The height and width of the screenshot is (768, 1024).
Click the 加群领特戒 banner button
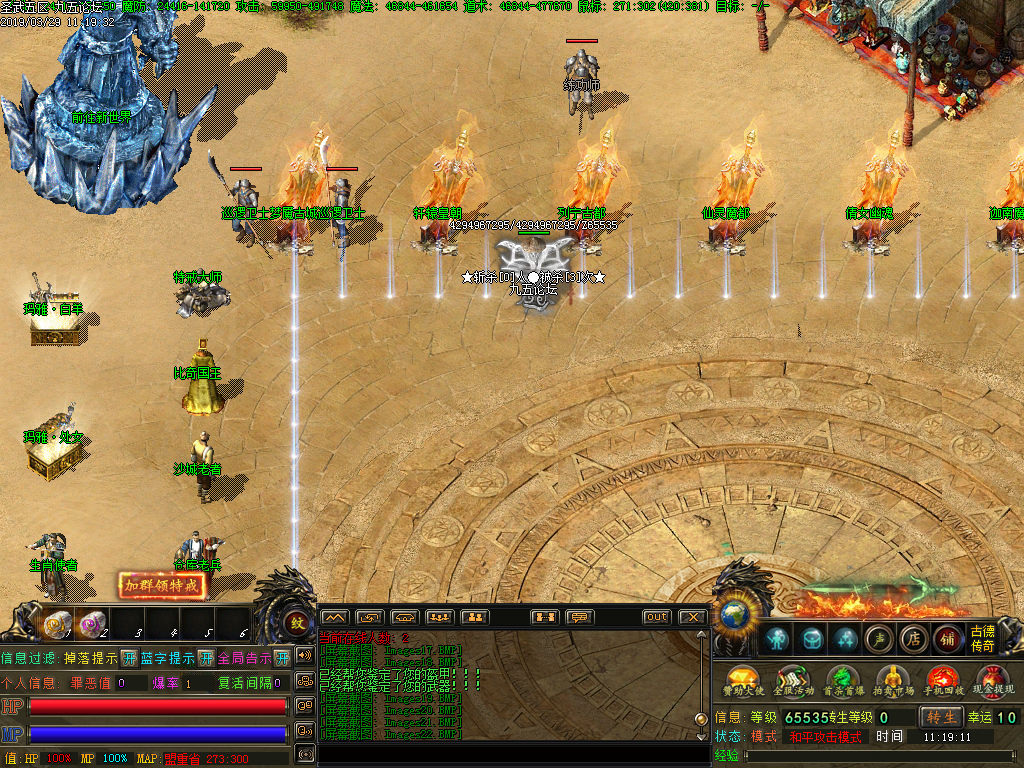pos(163,586)
